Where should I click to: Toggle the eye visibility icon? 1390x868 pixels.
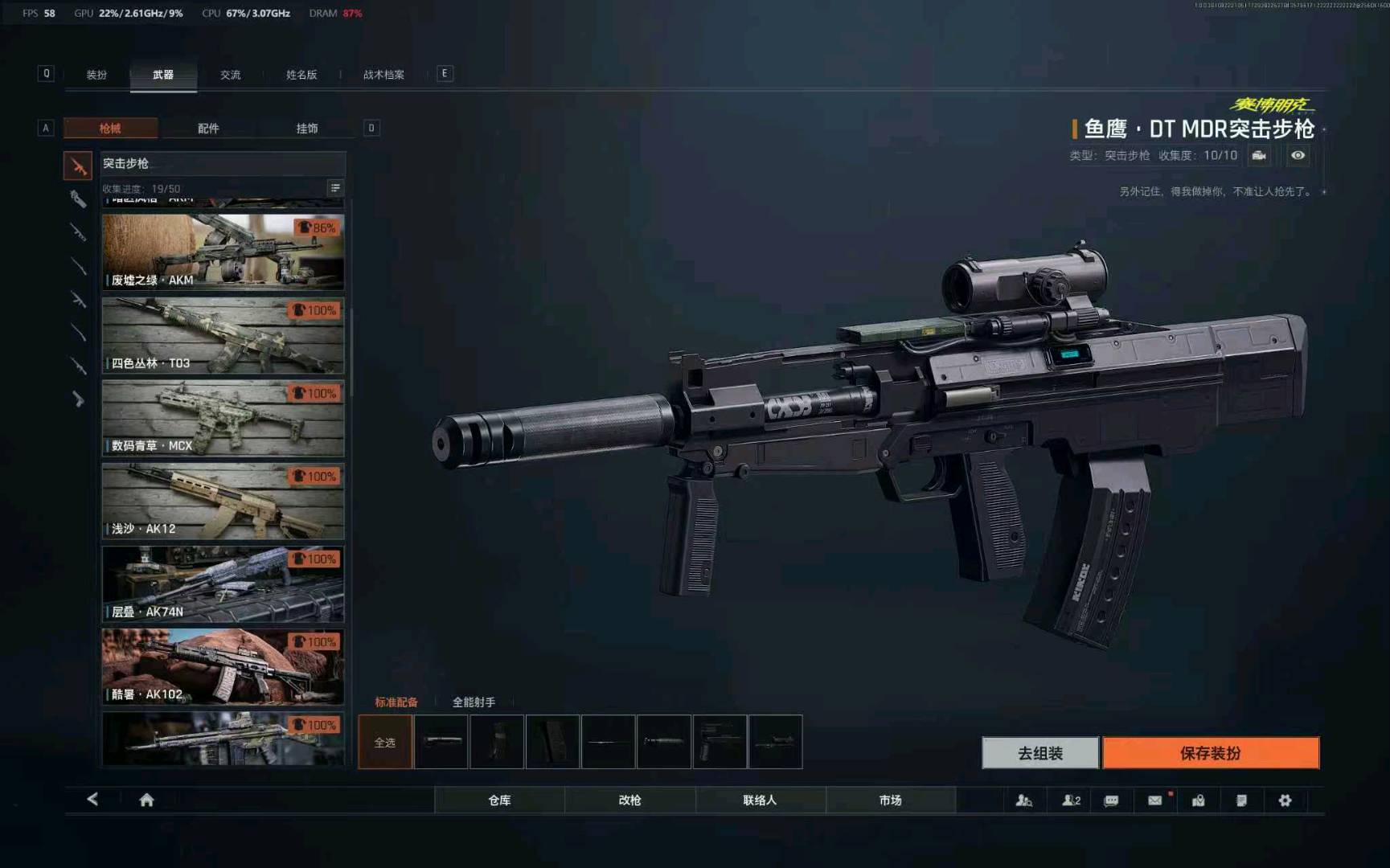pos(1298,155)
